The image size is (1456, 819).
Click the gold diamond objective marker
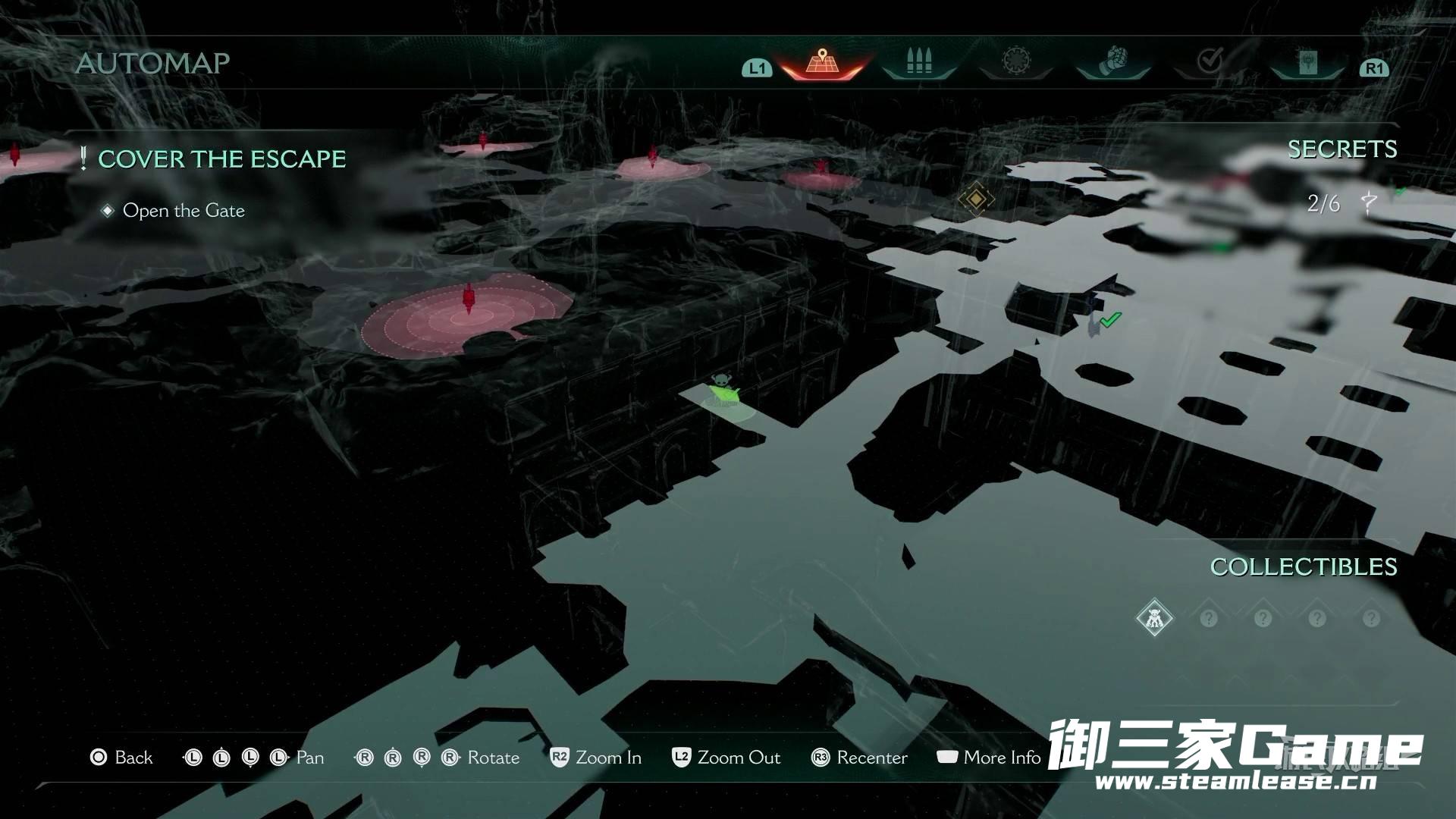click(x=976, y=199)
